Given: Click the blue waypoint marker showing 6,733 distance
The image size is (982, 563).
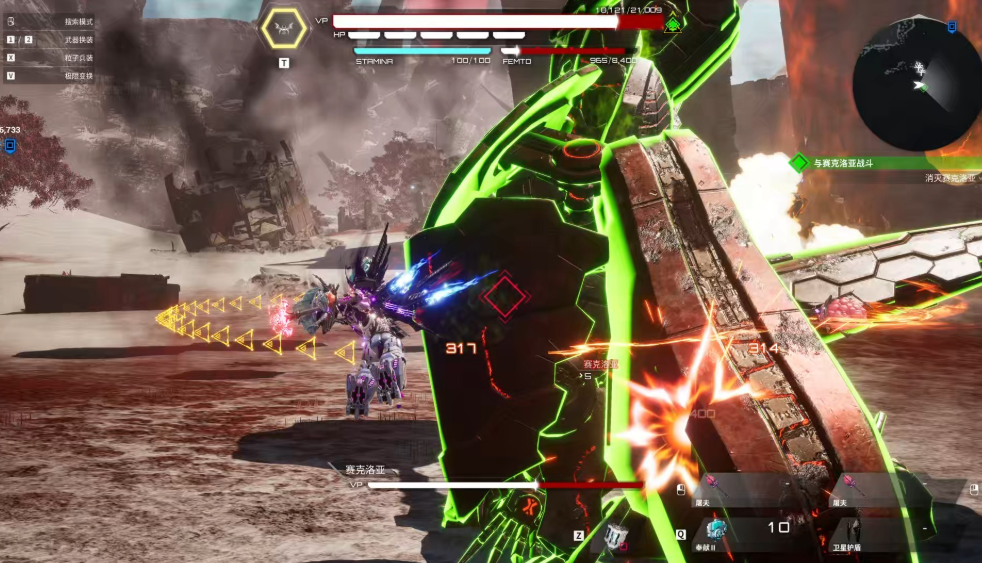Looking at the screenshot, I should (10, 146).
